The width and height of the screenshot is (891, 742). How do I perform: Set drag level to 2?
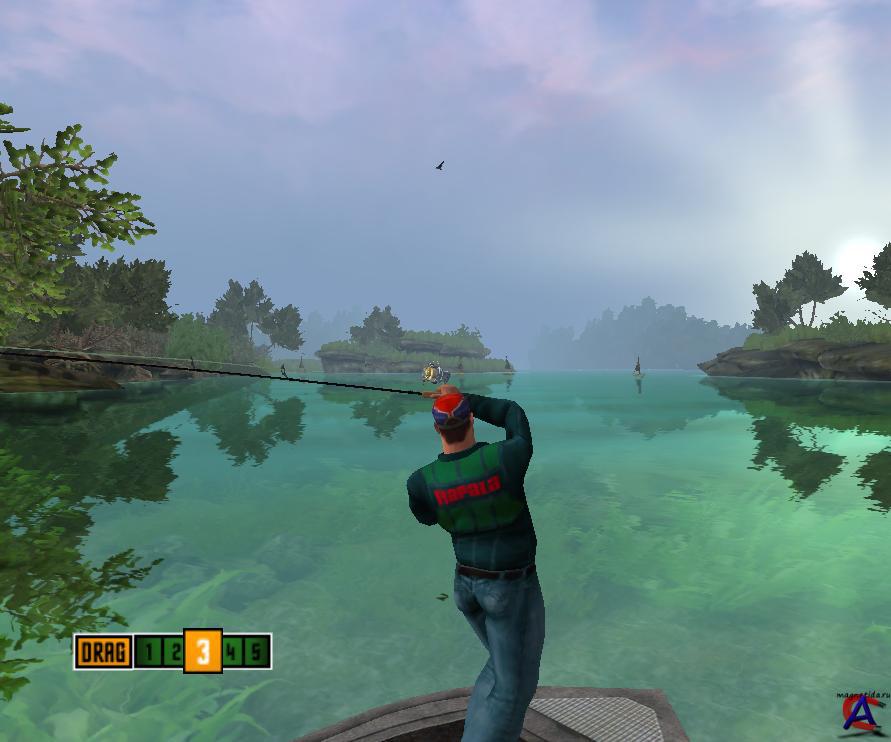(172, 653)
